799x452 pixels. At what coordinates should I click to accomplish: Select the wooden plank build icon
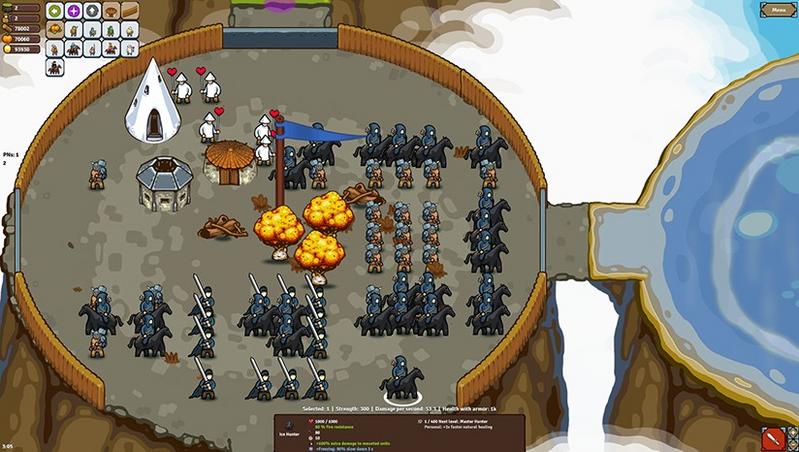click(128, 11)
